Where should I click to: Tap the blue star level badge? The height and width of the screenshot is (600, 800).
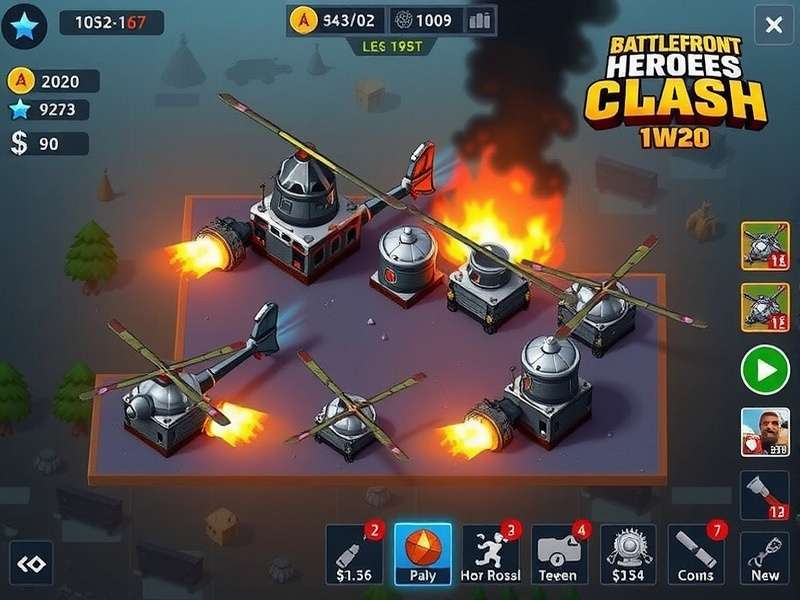[24, 24]
